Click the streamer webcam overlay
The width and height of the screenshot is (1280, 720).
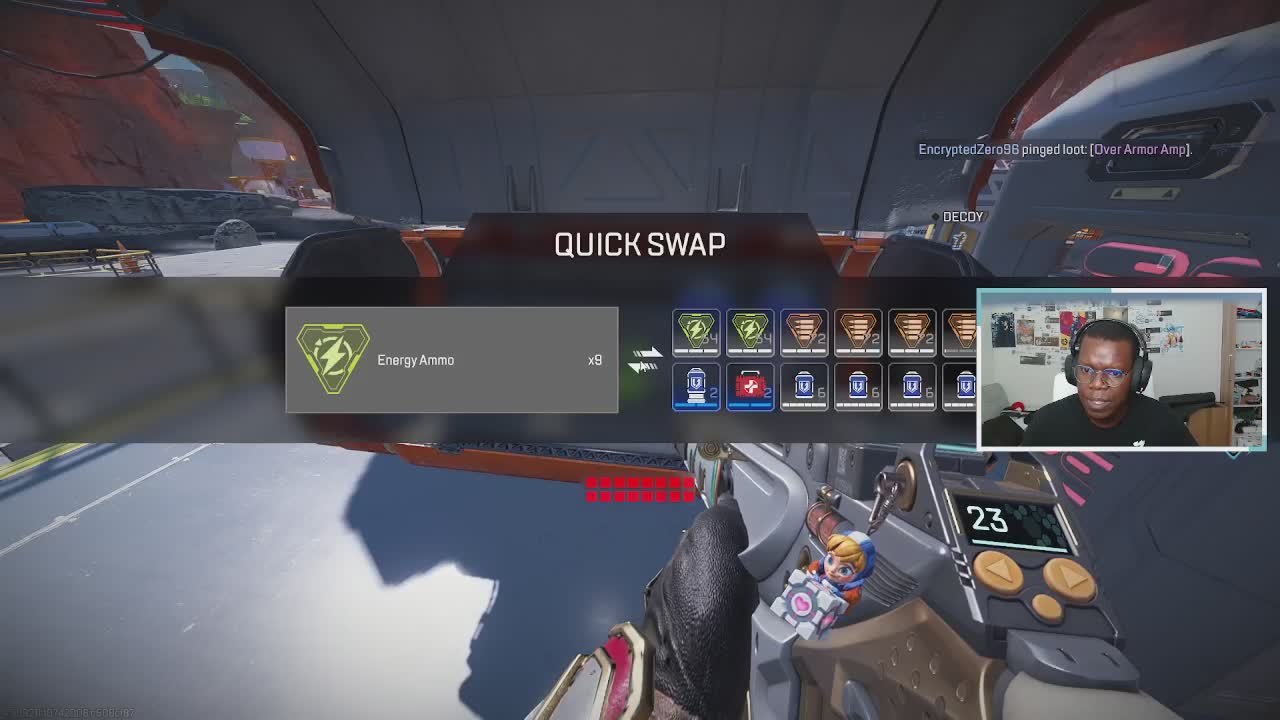1121,368
